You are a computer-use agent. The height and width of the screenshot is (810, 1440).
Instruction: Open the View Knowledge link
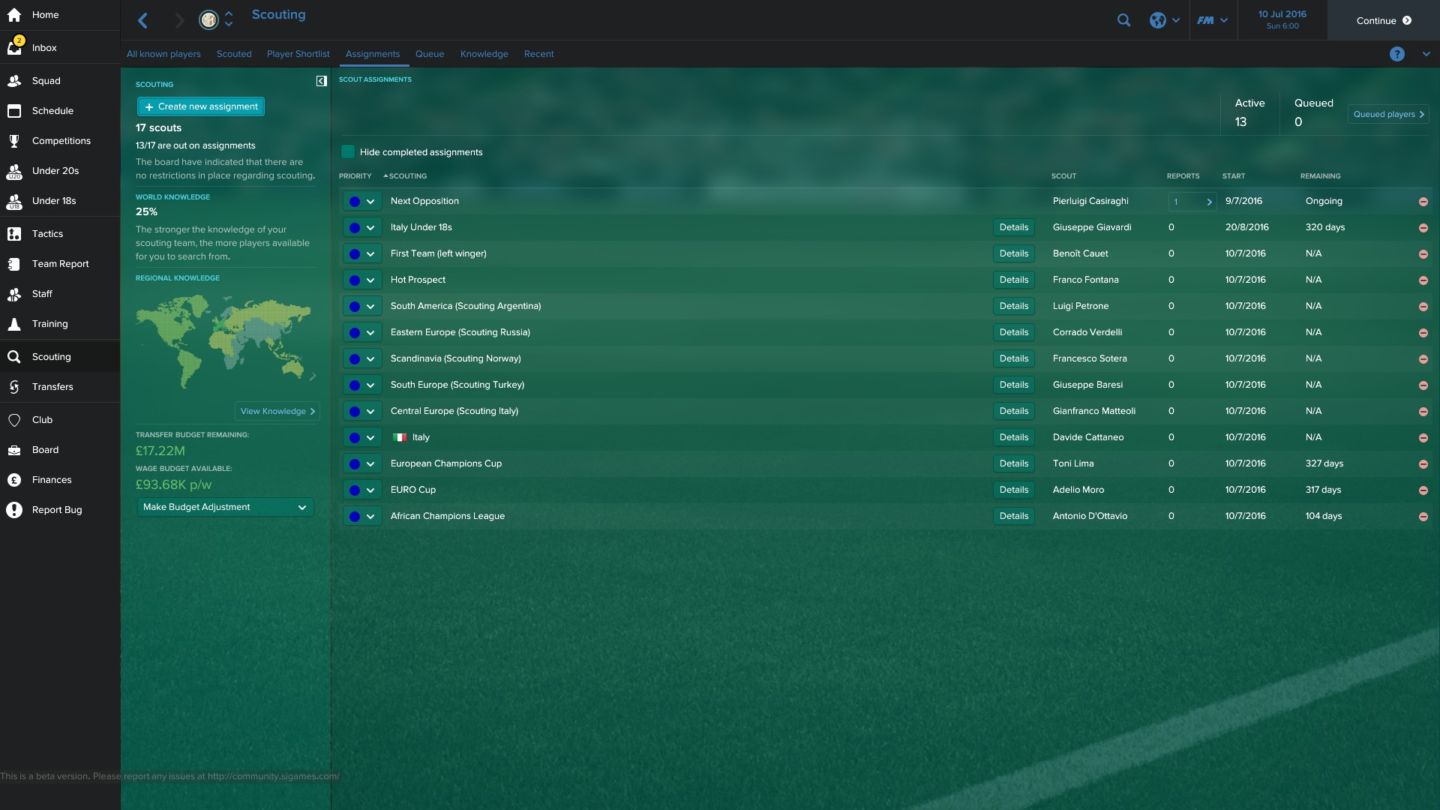point(277,410)
